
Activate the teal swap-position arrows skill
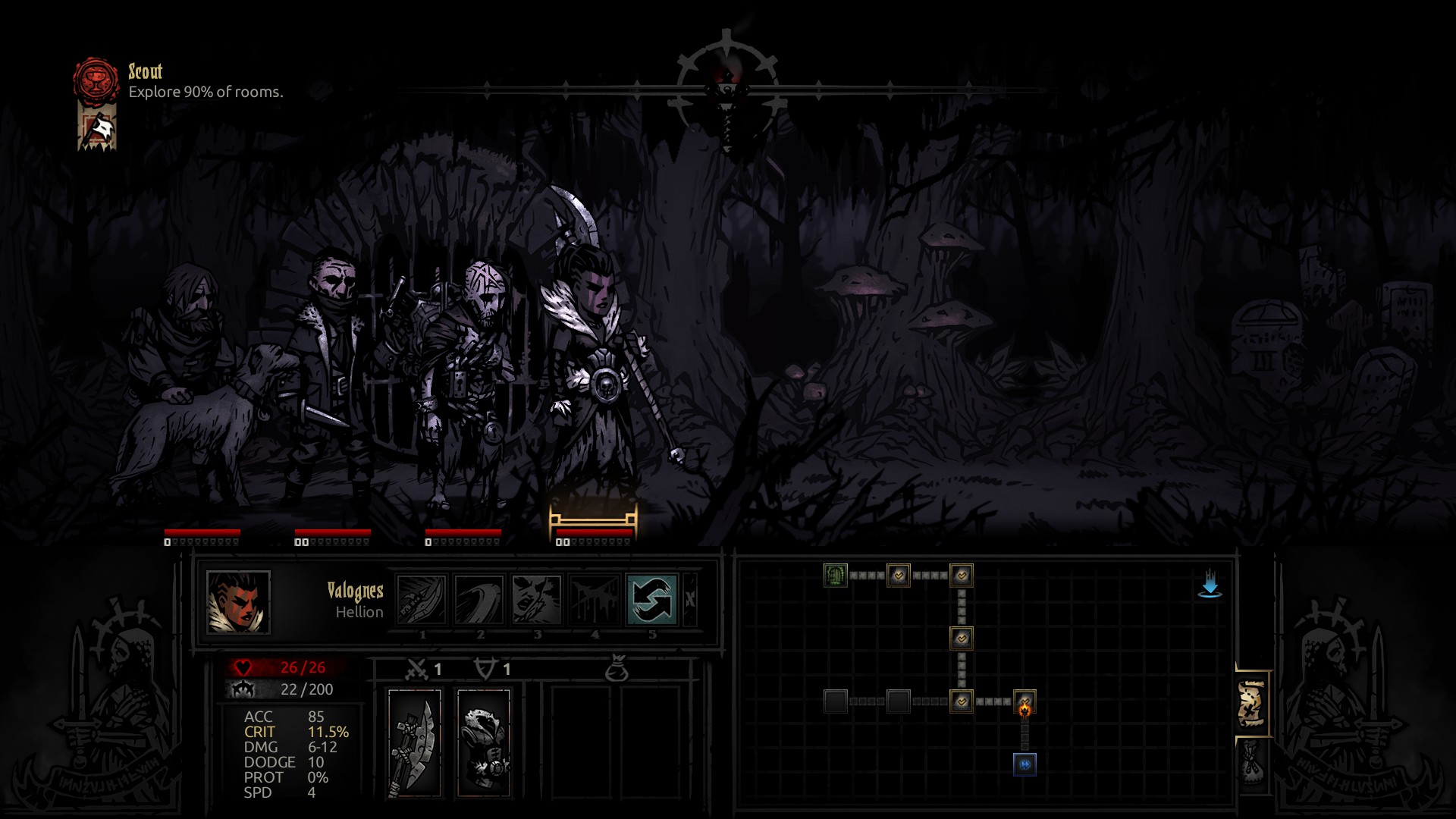(x=652, y=599)
